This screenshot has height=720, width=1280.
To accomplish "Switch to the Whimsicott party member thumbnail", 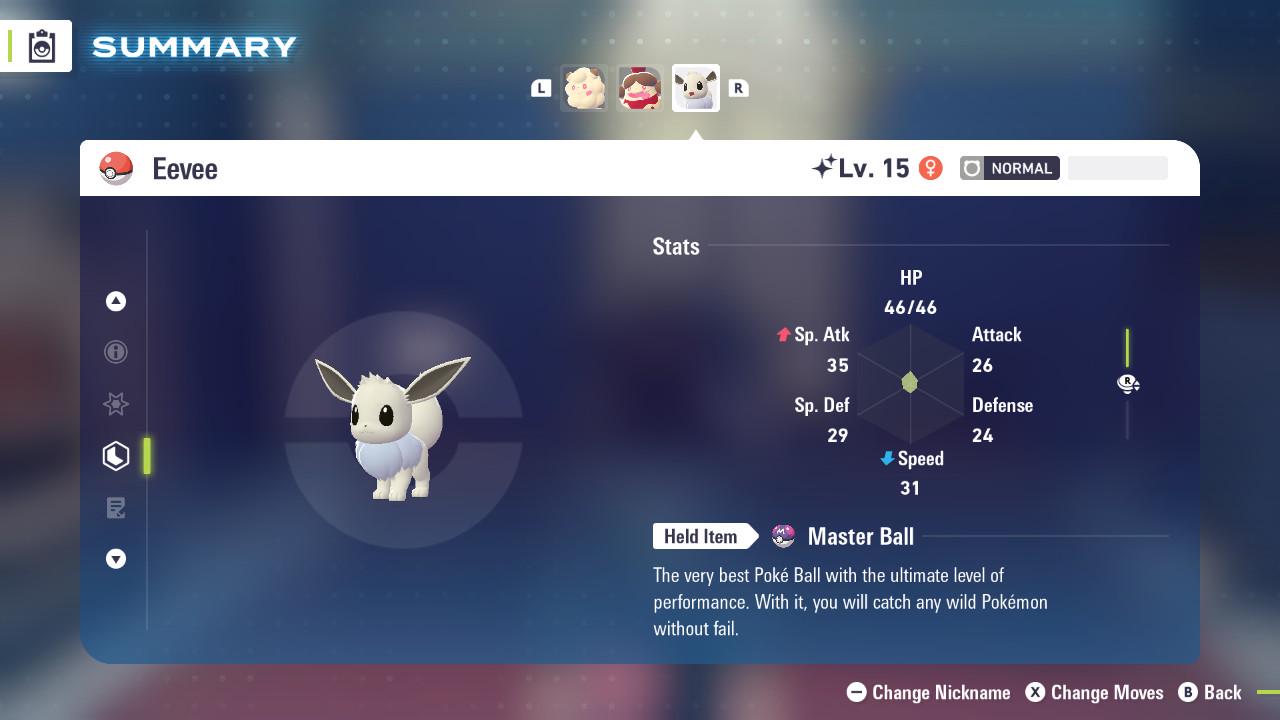I will coord(585,88).
